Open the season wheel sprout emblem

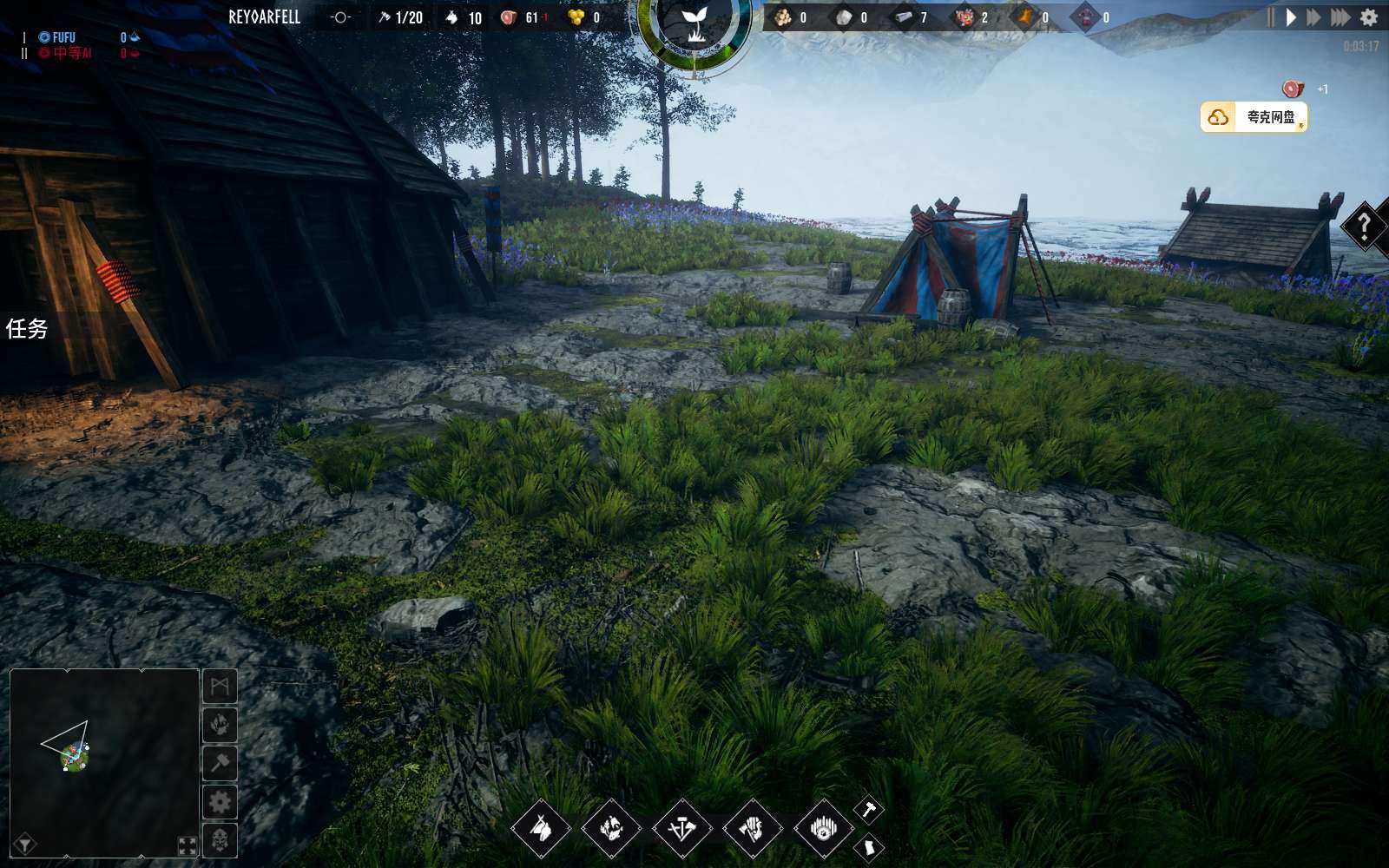point(694,24)
